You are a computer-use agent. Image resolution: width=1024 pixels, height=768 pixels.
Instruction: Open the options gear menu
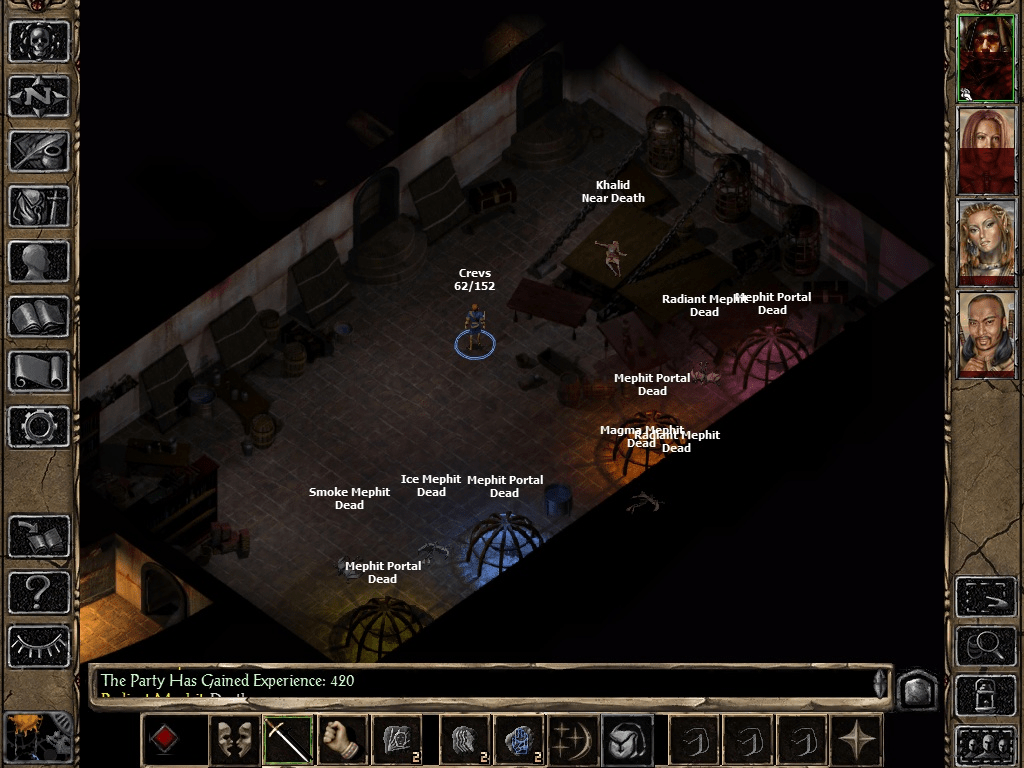[x=40, y=427]
